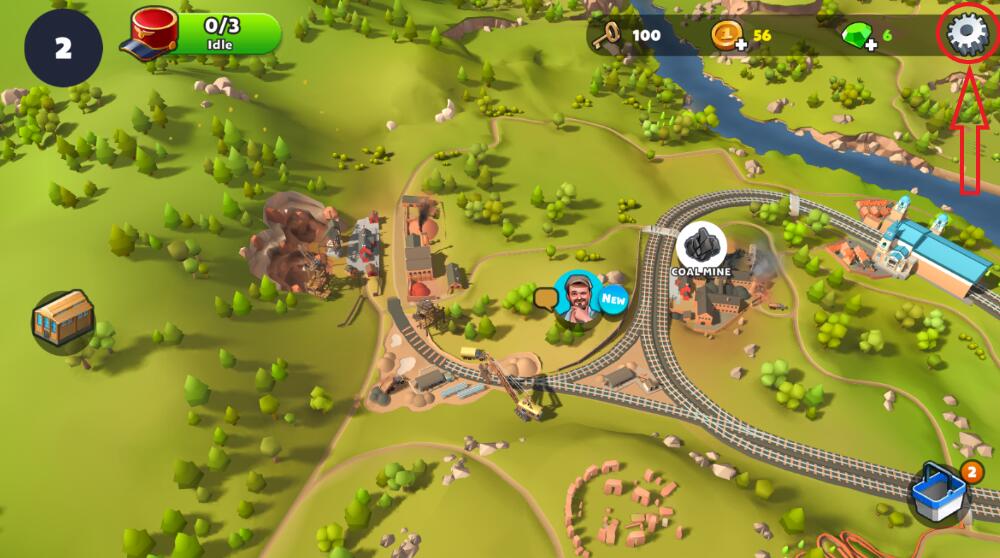Open the train station building button
Screen dimensions: 1000x558
pyautogui.click(x=62, y=322)
